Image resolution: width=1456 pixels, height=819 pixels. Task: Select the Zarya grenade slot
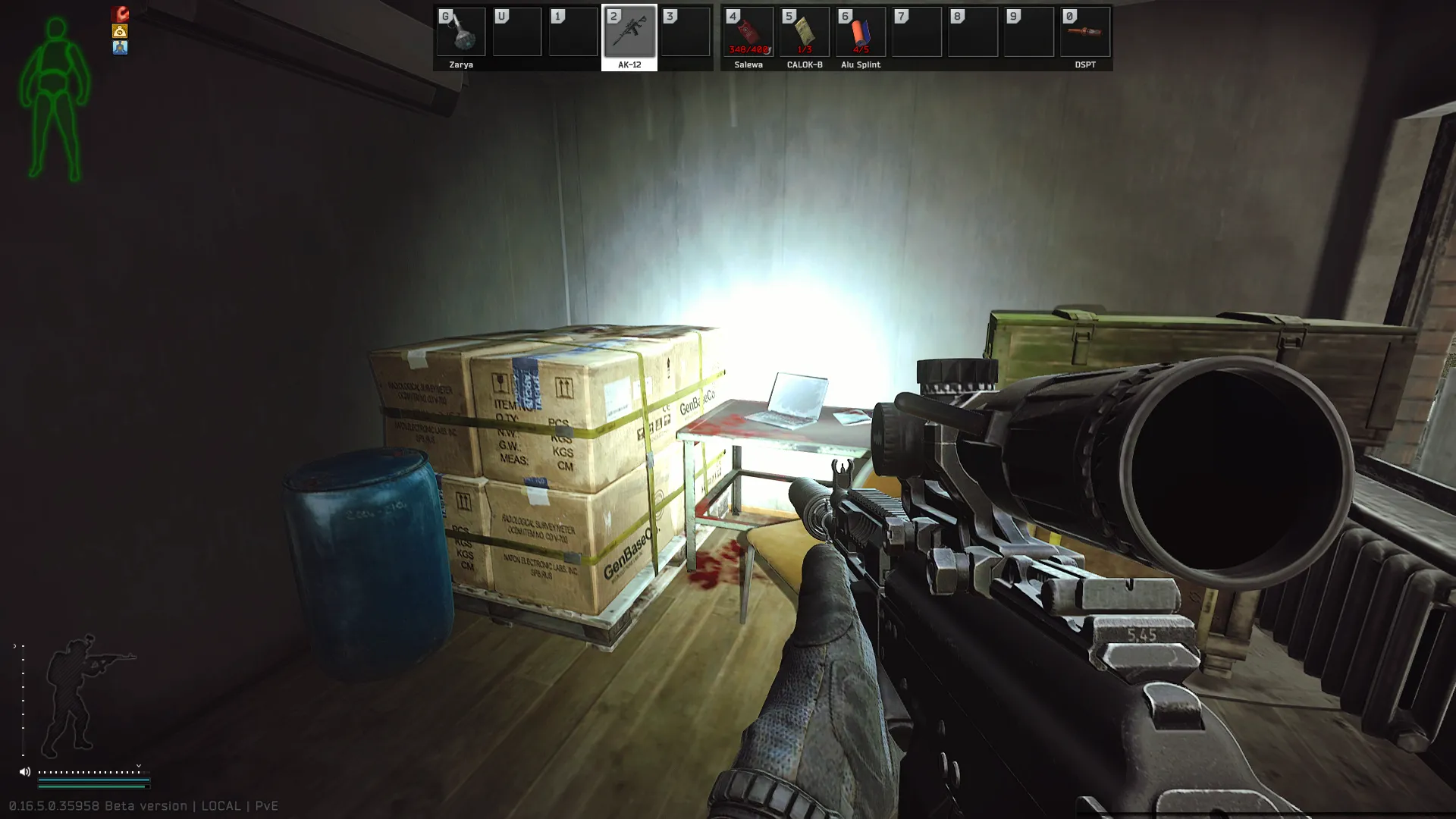pos(461,33)
